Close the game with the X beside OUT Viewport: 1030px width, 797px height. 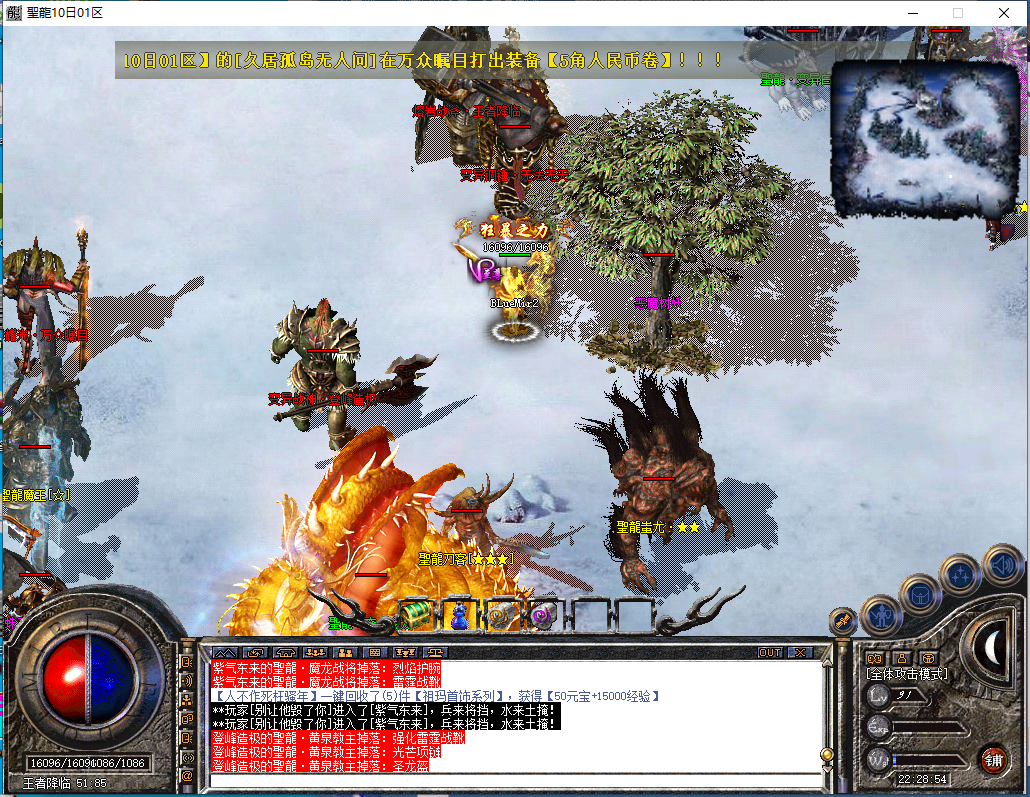(x=800, y=652)
